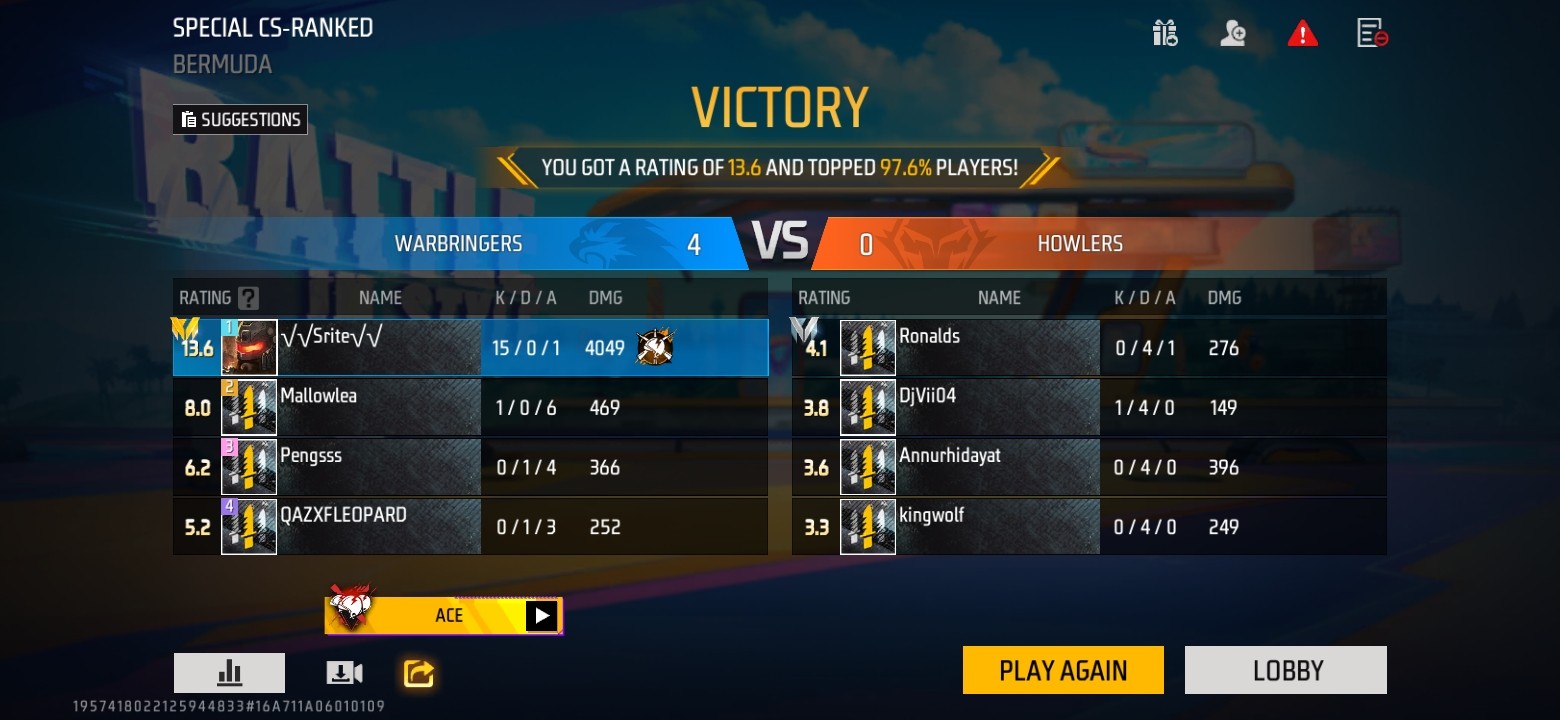The width and height of the screenshot is (1560, 720).
Task: Select enemy player DjVii04
Action: point(1088,407)
